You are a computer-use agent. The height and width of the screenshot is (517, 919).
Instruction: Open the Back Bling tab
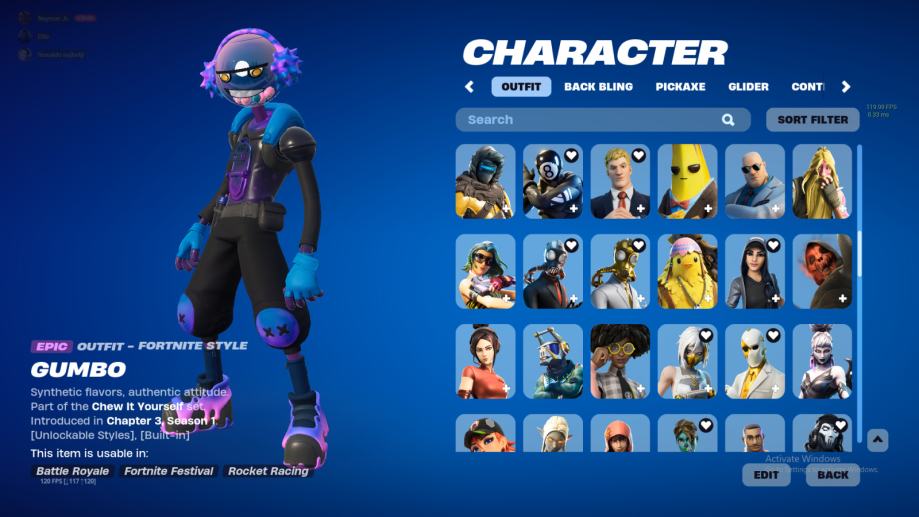pos(598,87)
